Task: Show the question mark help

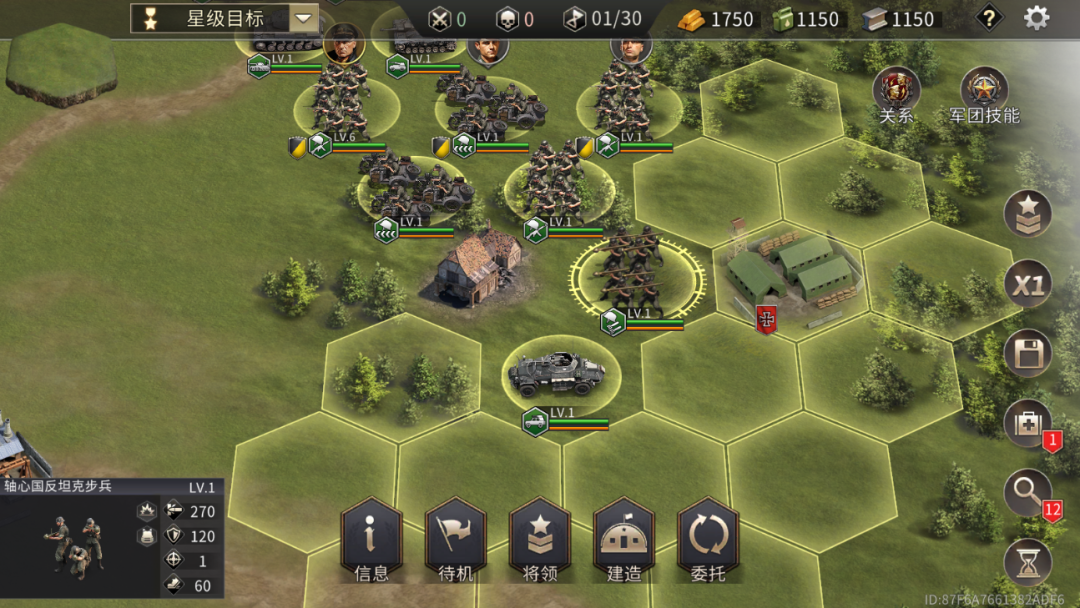Action: click(989, 18)
